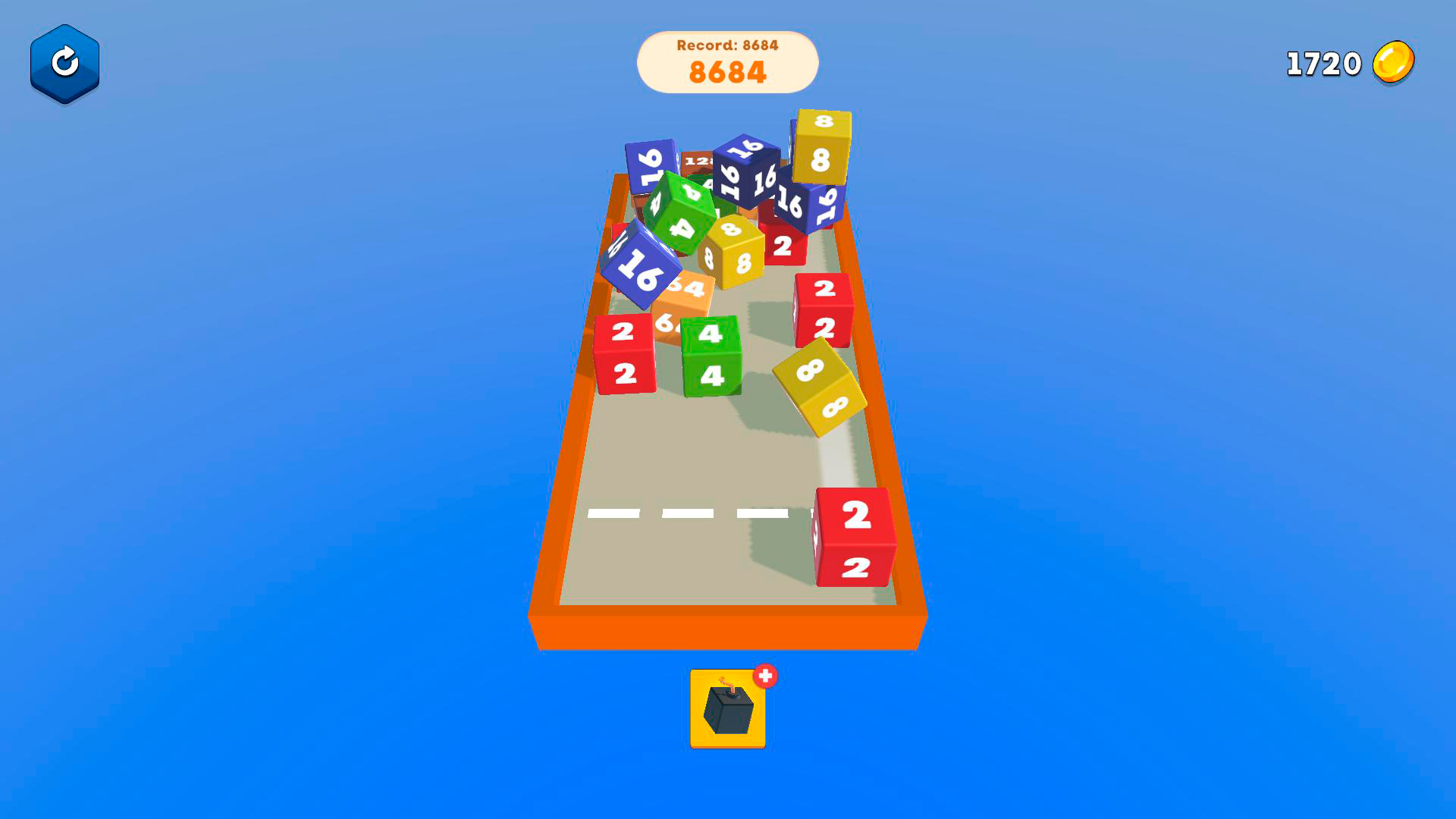Click the blue hexagon behind the restart arrow
The height and width of the screenshot is (819, 1456).
pos(64,62)
